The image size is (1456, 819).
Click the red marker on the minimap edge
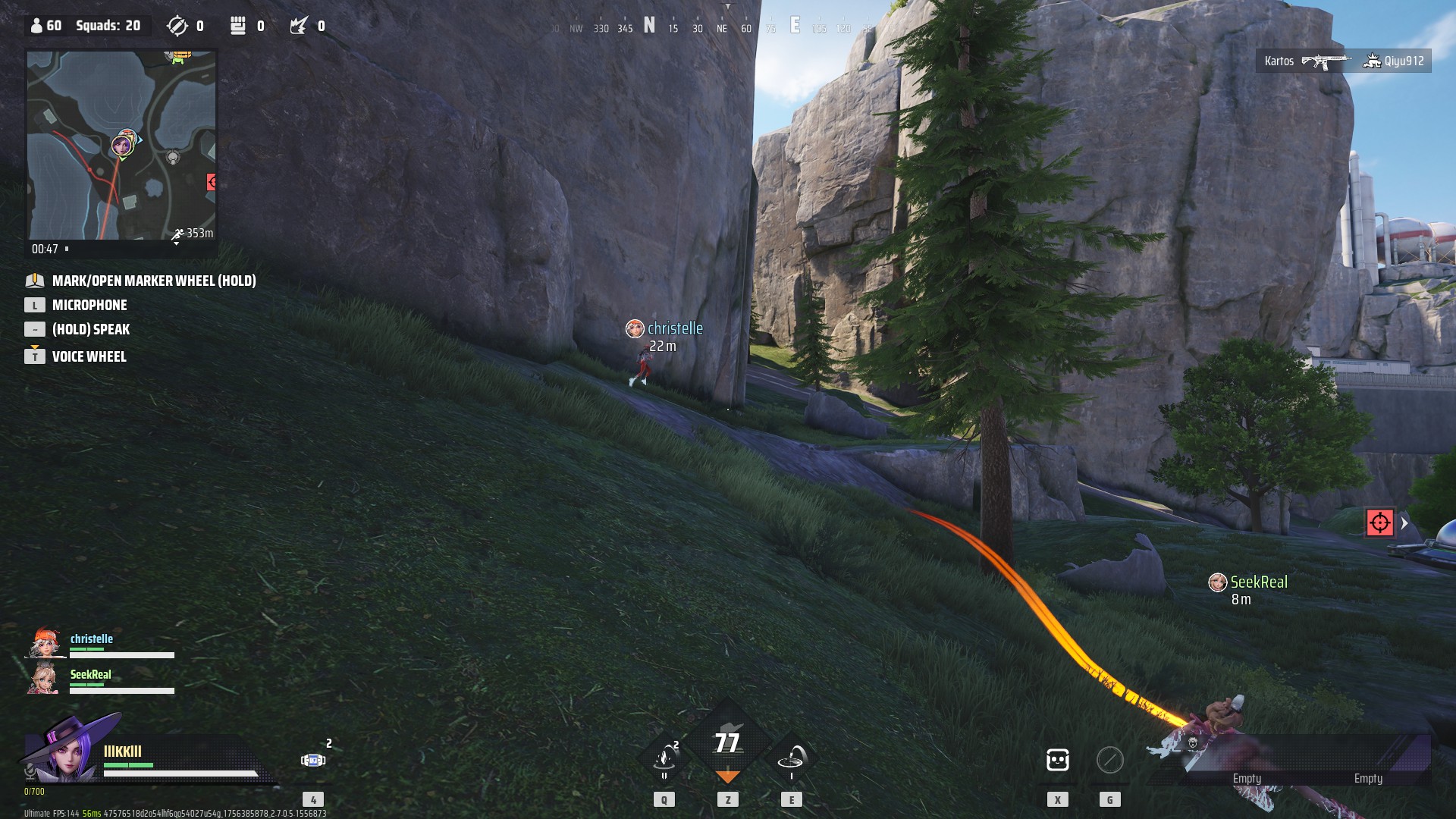(212, 182)
